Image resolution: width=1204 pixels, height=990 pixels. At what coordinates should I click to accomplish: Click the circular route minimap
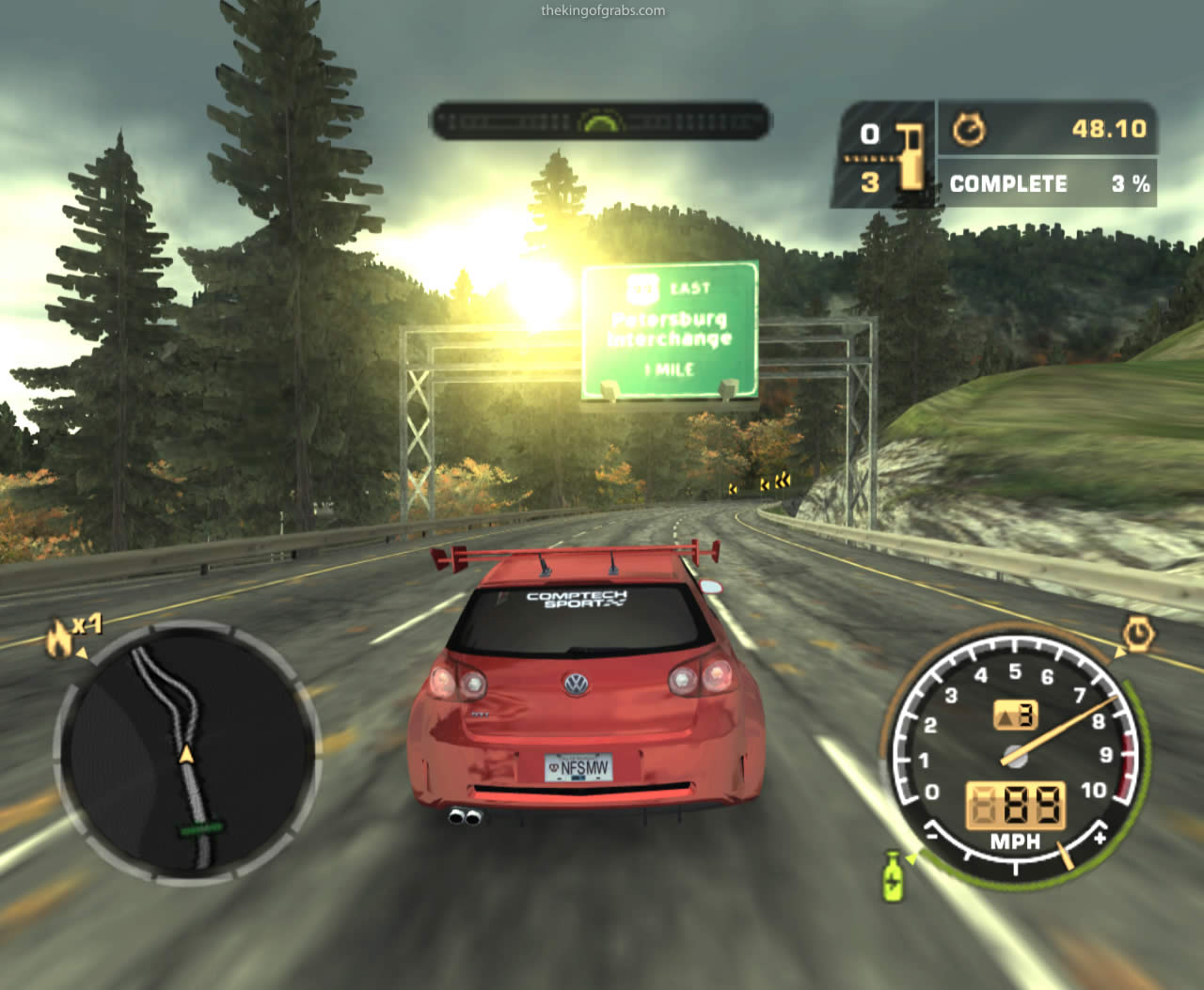(x=187, y=752)
